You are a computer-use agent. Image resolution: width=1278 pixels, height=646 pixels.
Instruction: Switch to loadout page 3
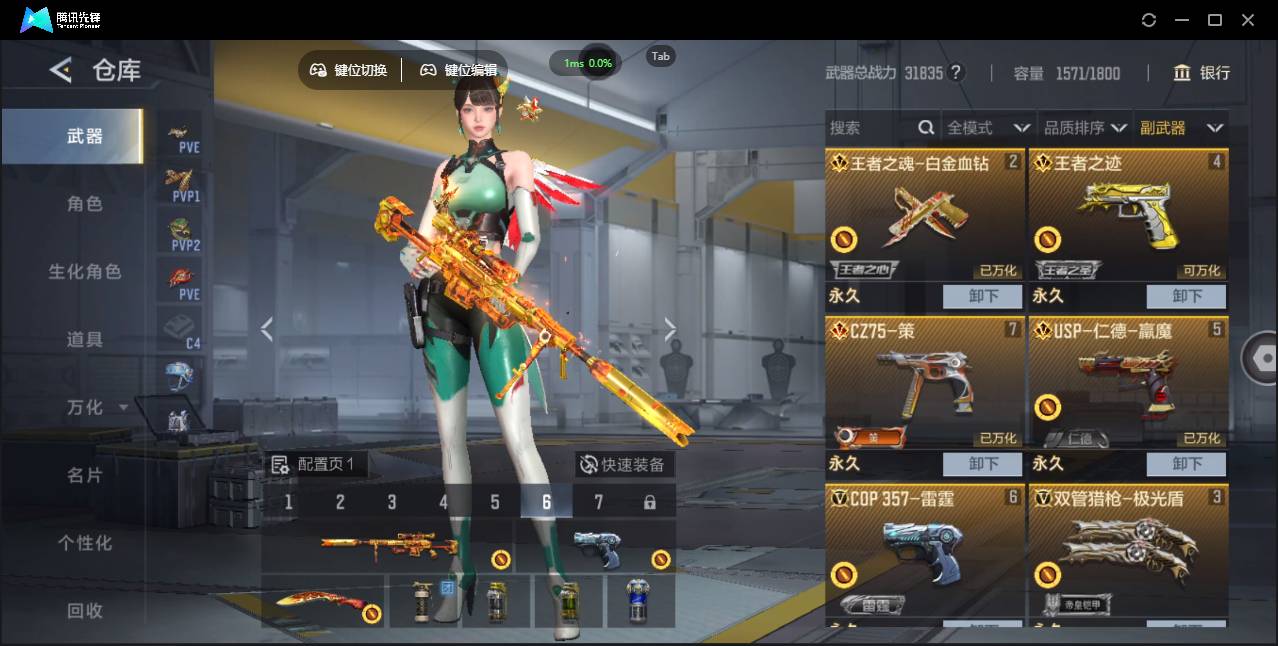(x=392, y=502)
